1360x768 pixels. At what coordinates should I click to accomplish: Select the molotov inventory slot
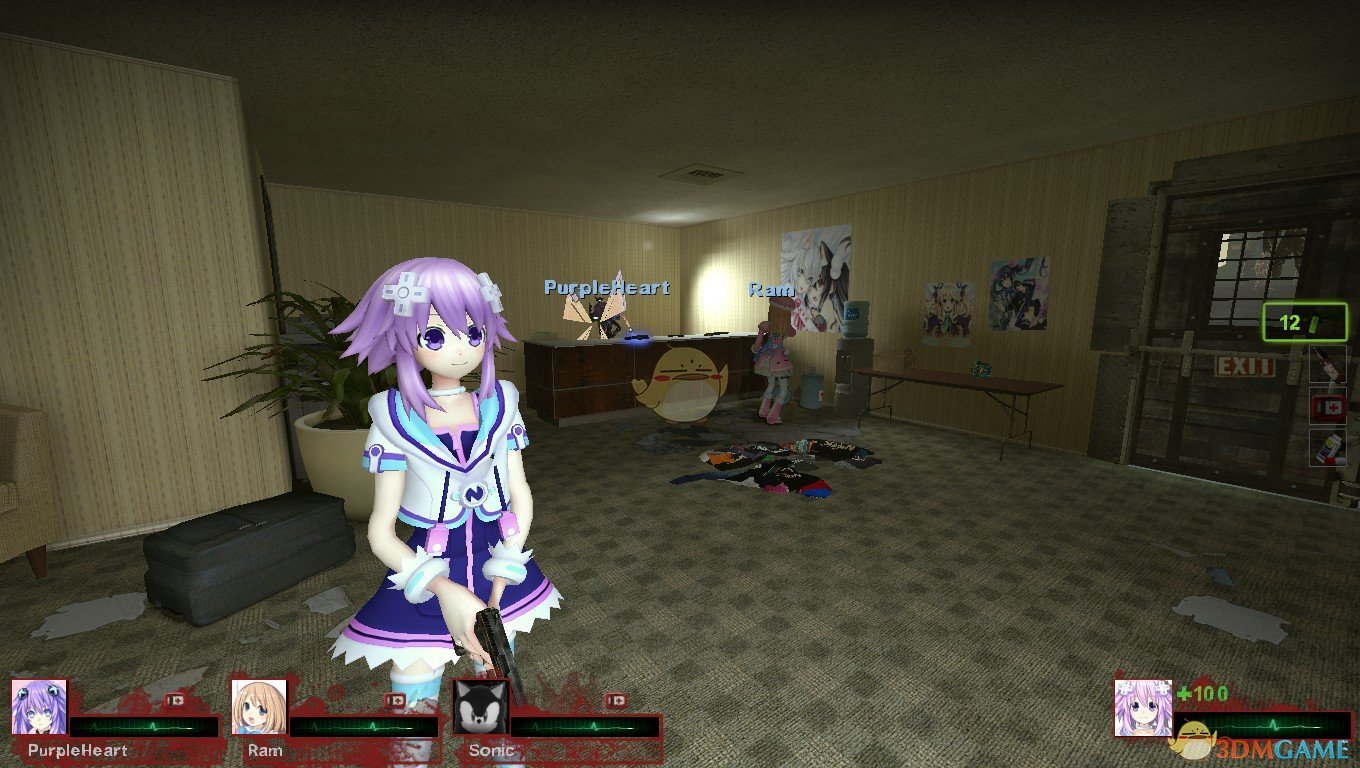pos(1328,362)
